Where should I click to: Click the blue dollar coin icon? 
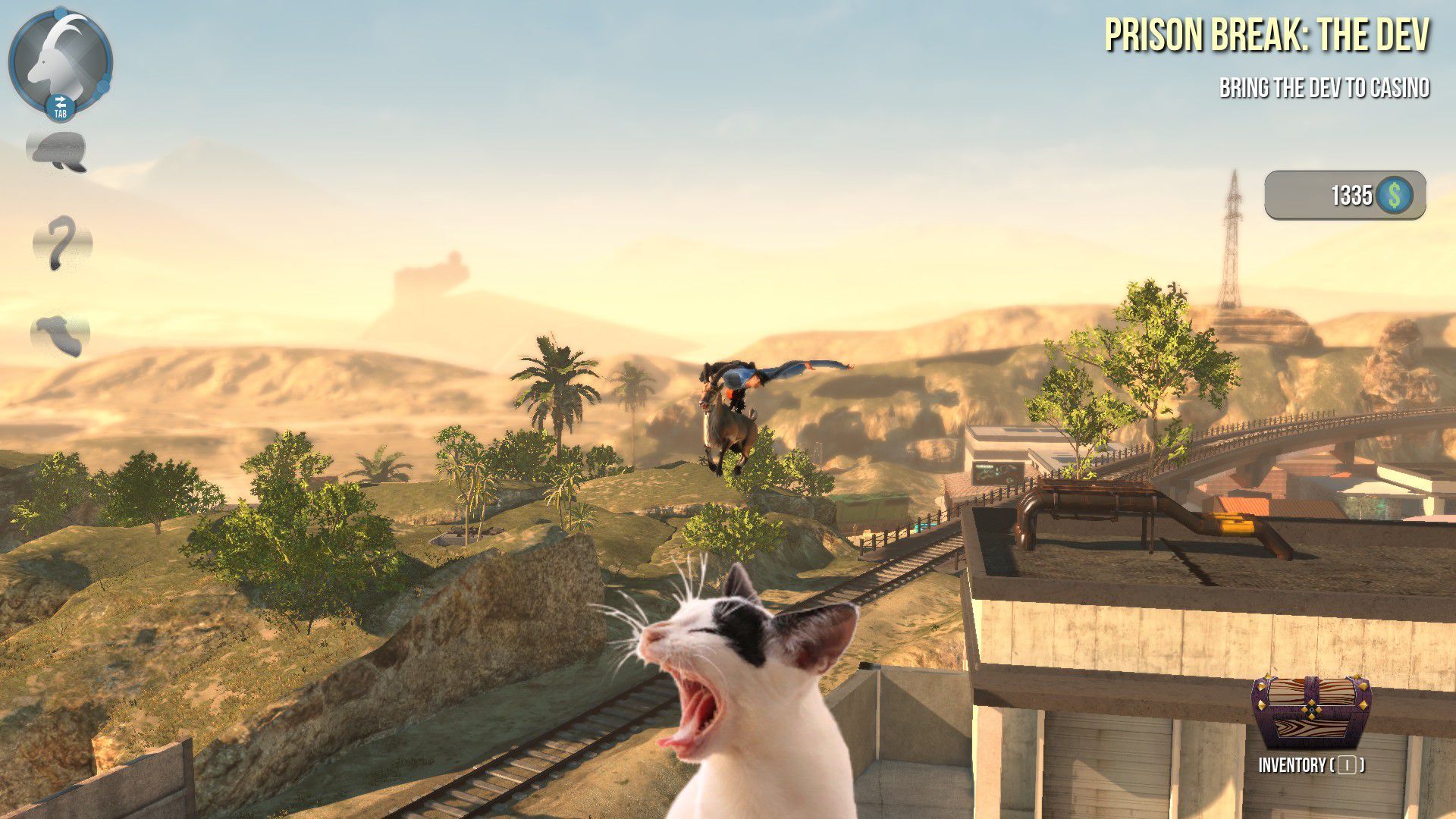pyautogui.click(x=1394, y=196)
